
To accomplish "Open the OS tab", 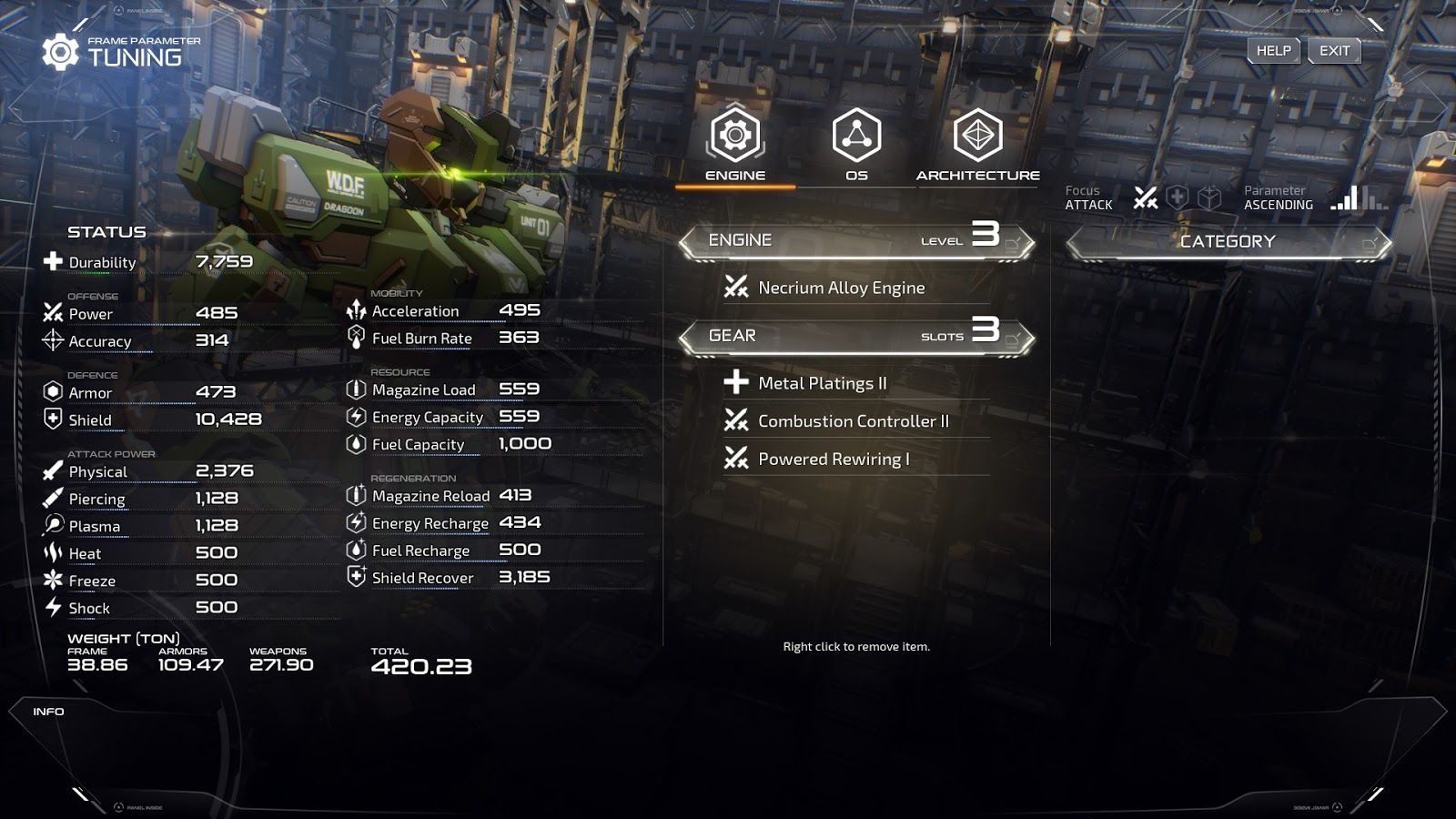I will click(x=856, y=144).
